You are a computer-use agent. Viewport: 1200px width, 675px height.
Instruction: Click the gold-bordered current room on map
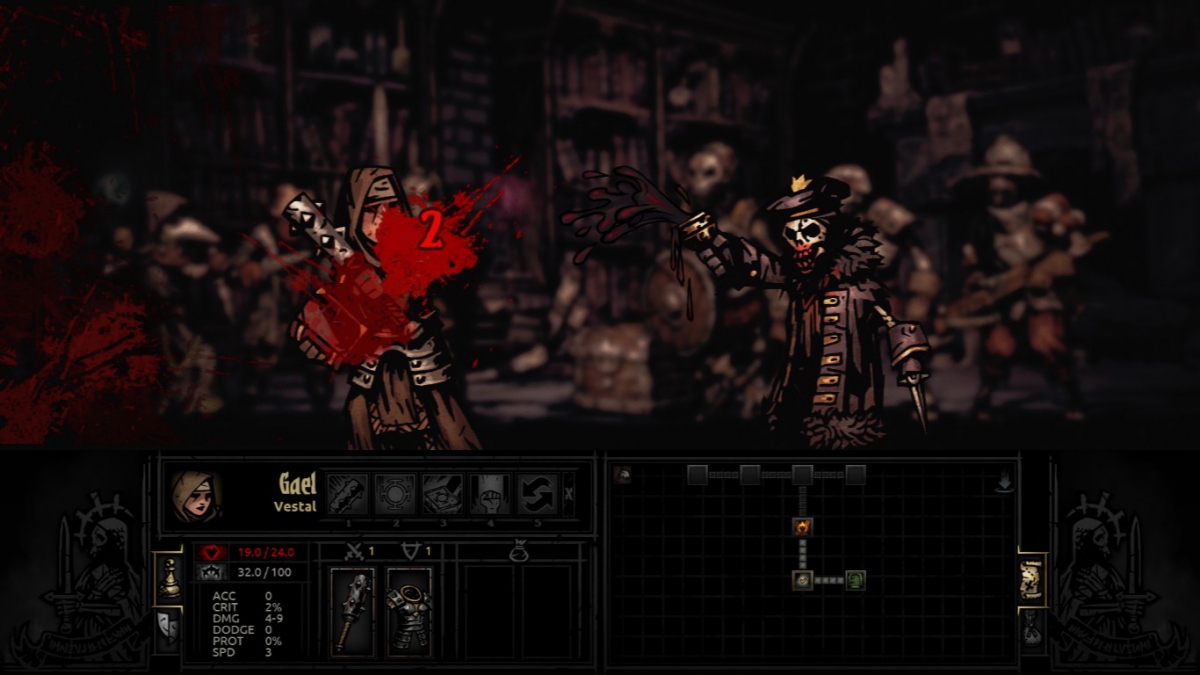[802, 580]
